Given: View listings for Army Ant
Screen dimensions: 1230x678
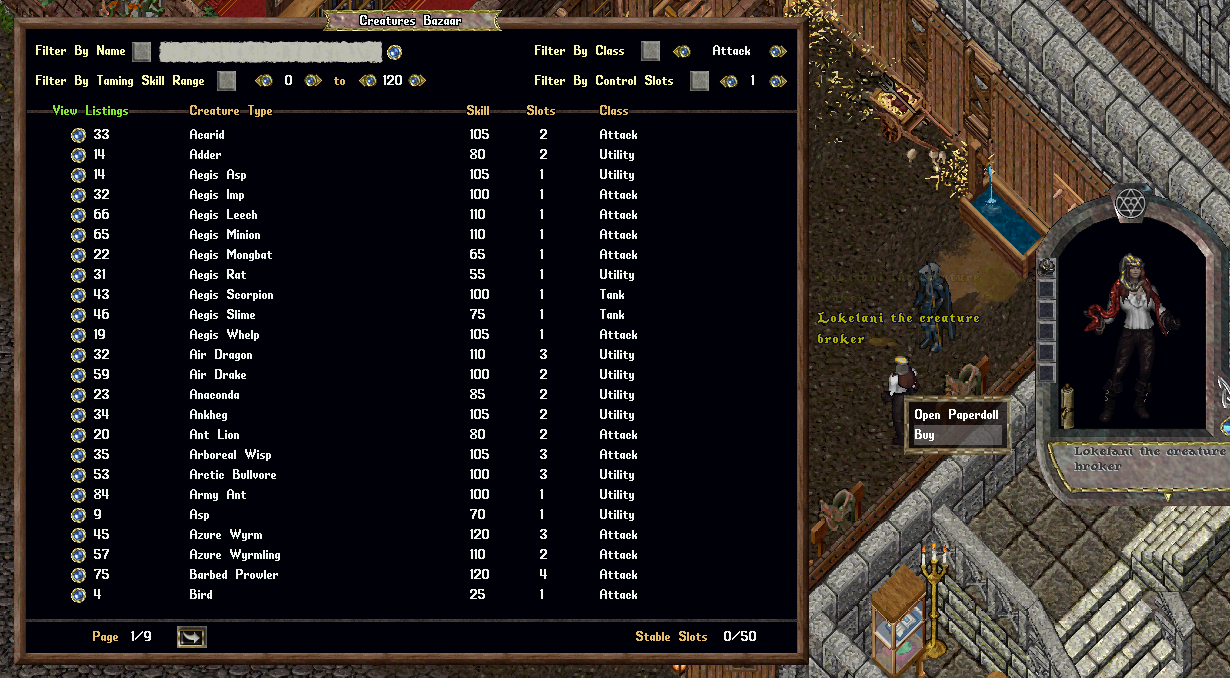Looking at the screenshot, I should click(x=78, y=495).
